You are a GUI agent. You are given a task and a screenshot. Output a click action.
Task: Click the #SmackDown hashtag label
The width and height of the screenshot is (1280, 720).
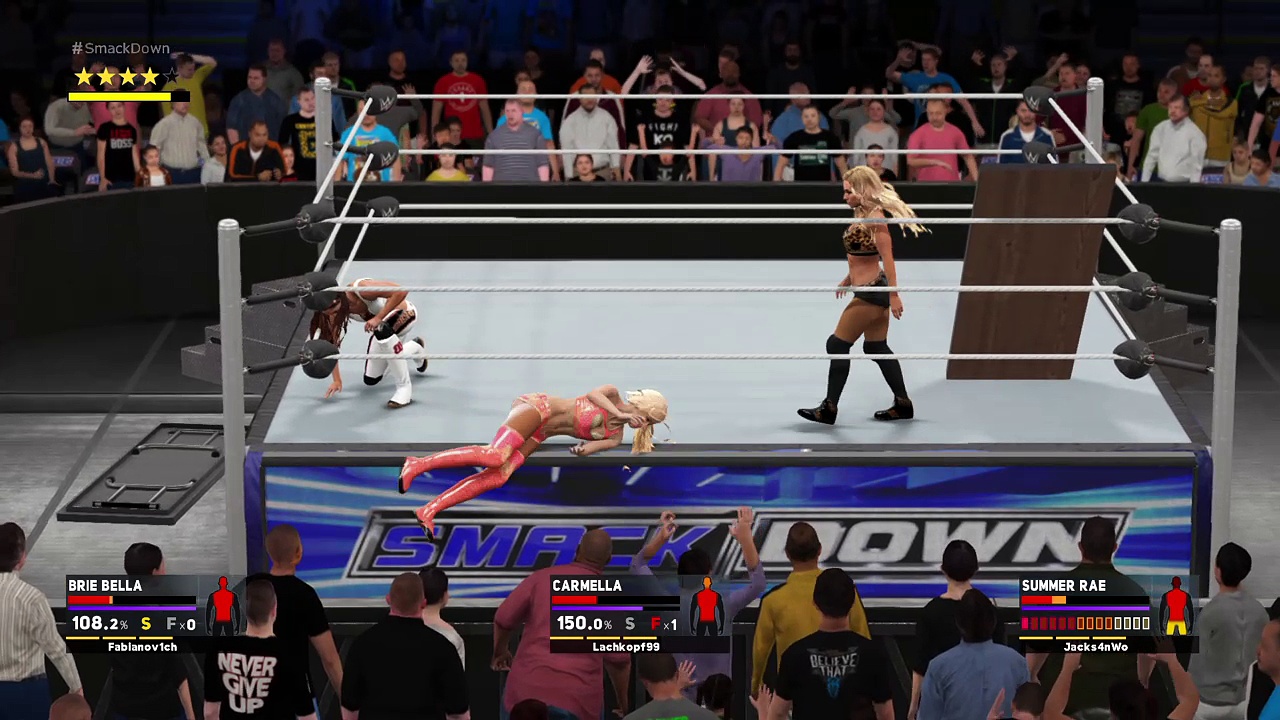121,48
